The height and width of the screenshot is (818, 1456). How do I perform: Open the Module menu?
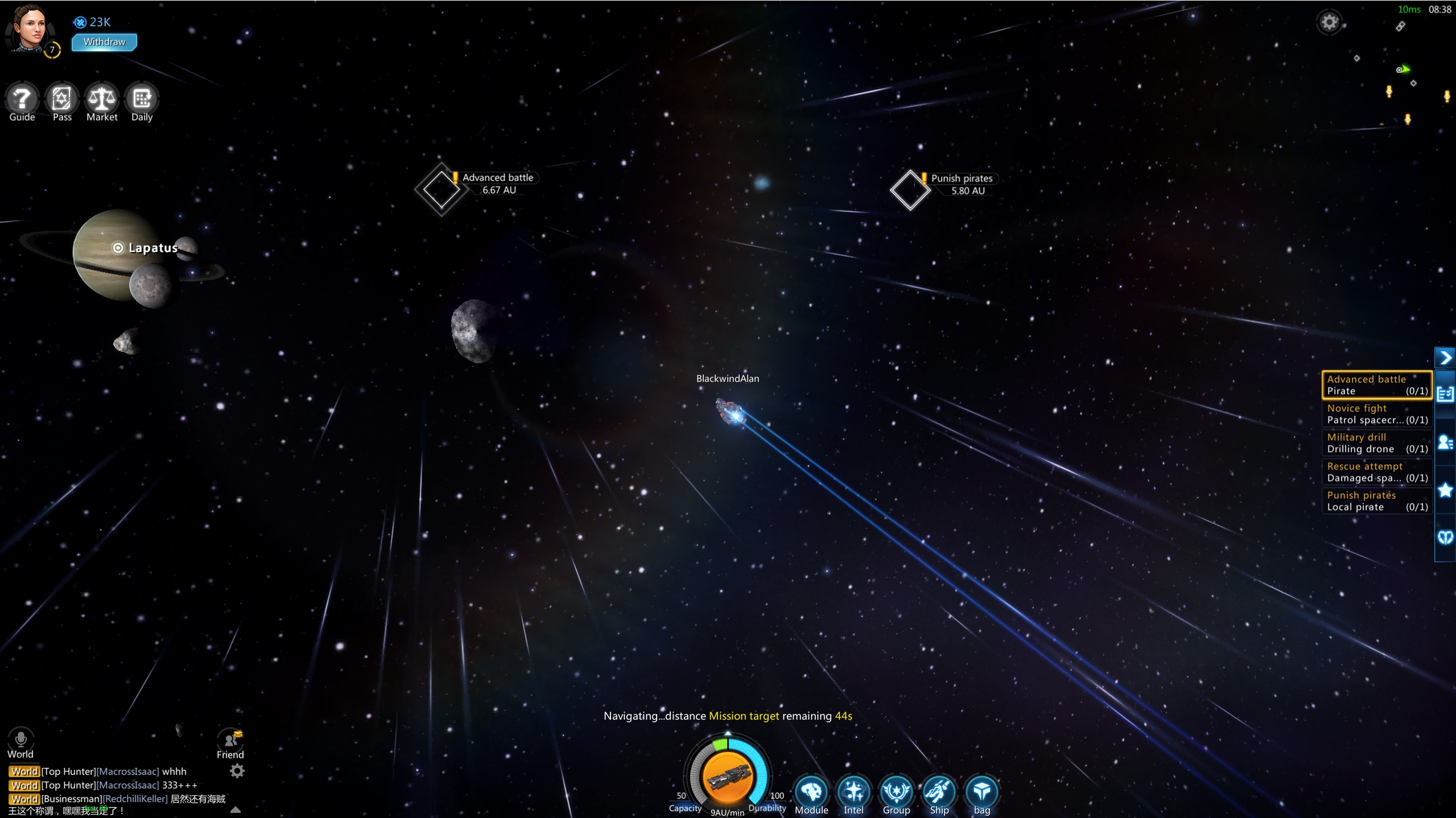click(x=811, y=793)
